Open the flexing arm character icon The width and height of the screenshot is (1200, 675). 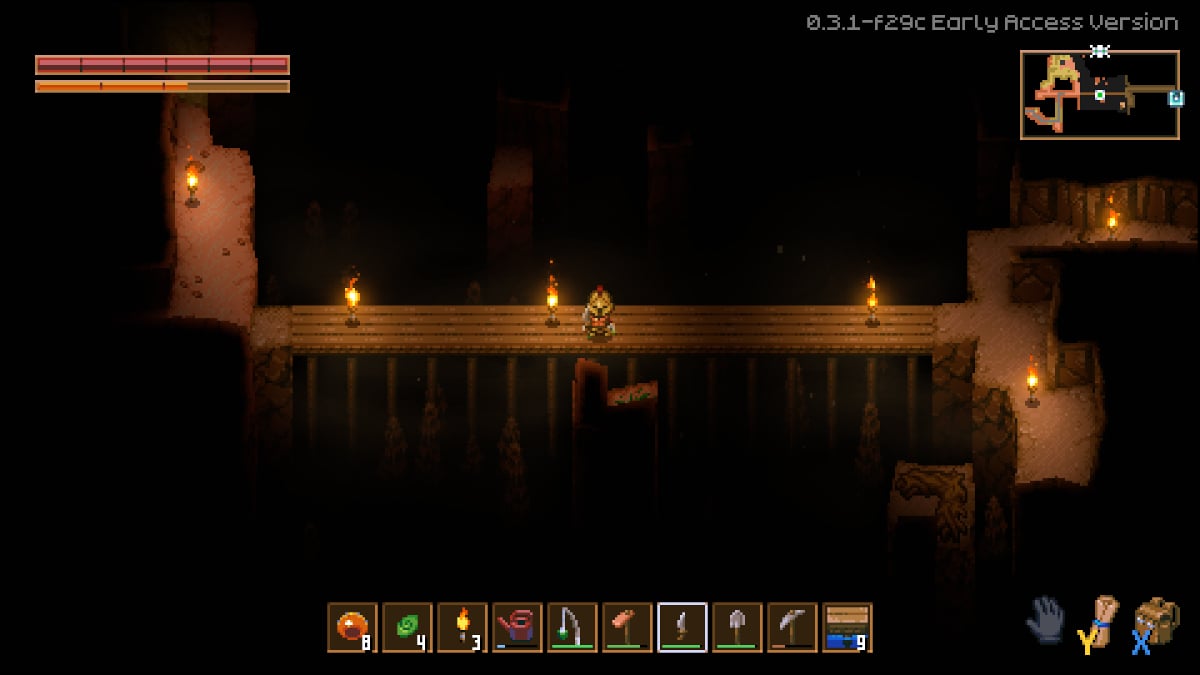click(x=1100, y=621)
